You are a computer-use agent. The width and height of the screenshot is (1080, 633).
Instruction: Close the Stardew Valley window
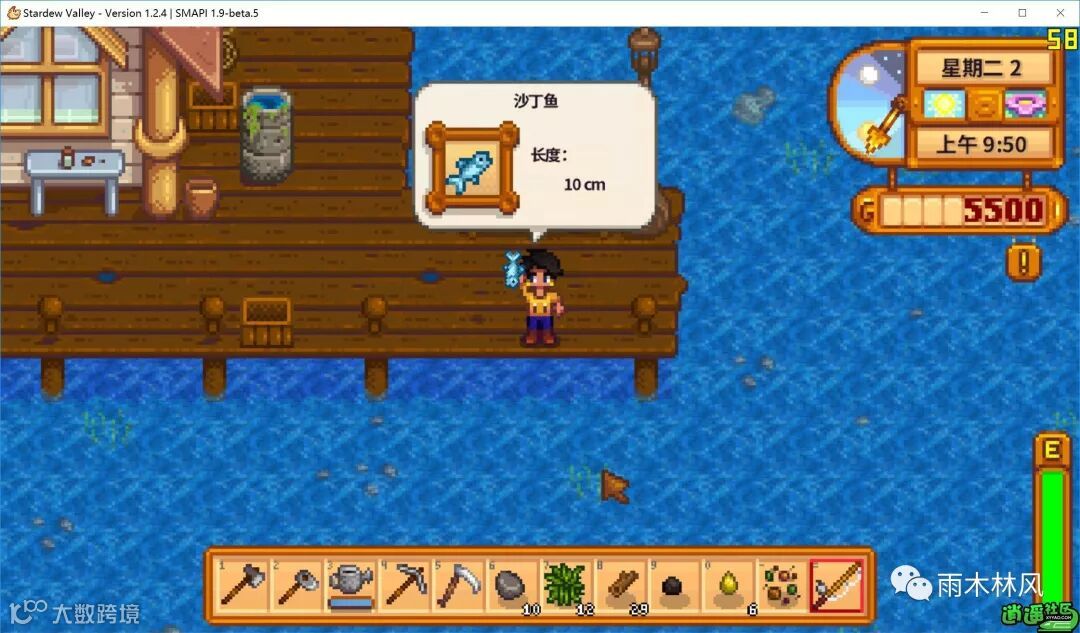[x=1058, y=13]
